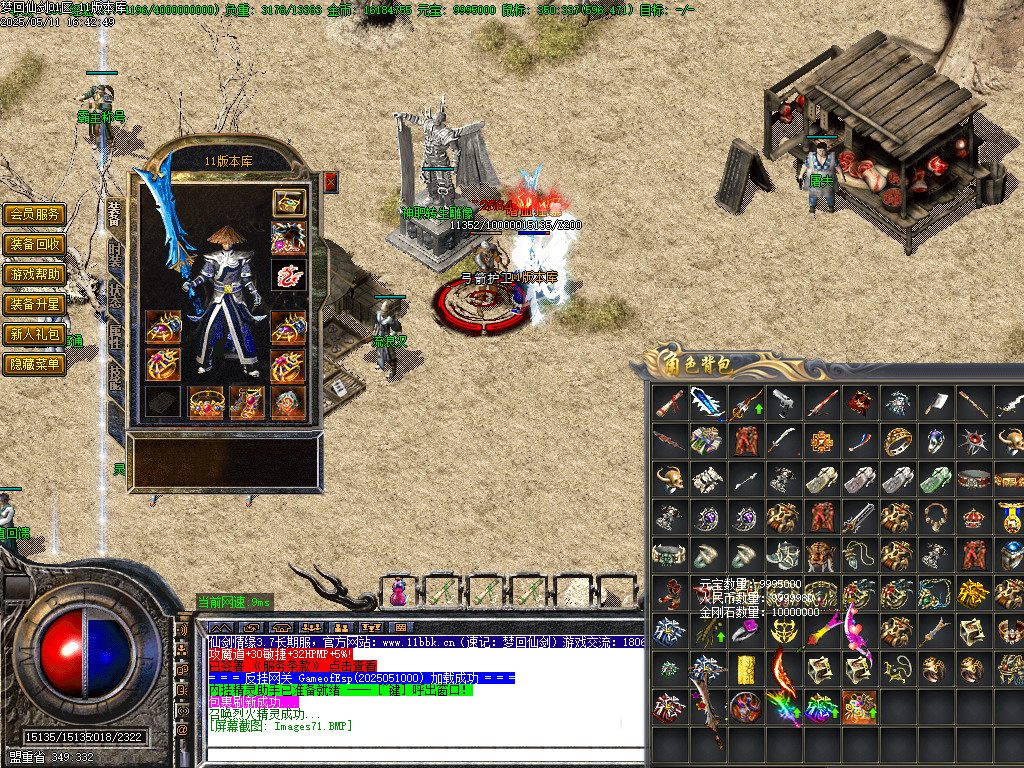This screenshot has width=1024, height=768.
Task: Click the 装备回收 equipment recycle button
Action: [35, 244]
